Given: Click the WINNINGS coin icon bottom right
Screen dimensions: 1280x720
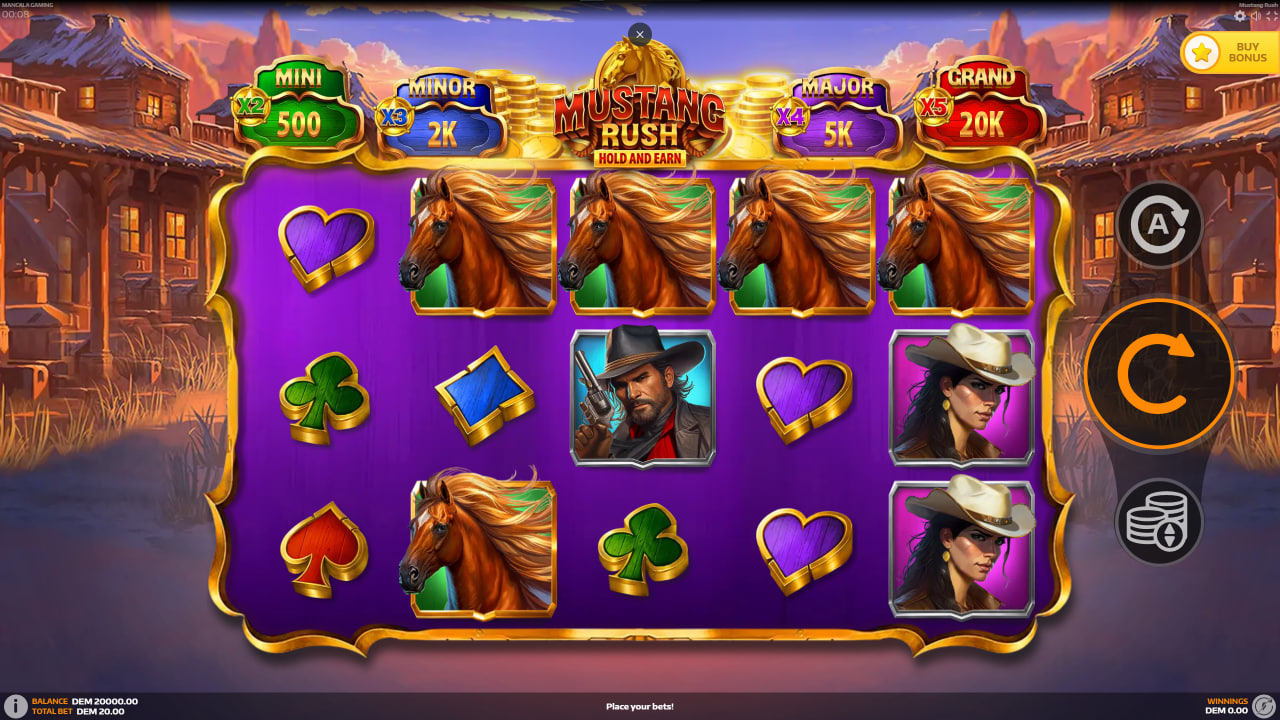Looking at the screenshot, I should (1264, 704).
